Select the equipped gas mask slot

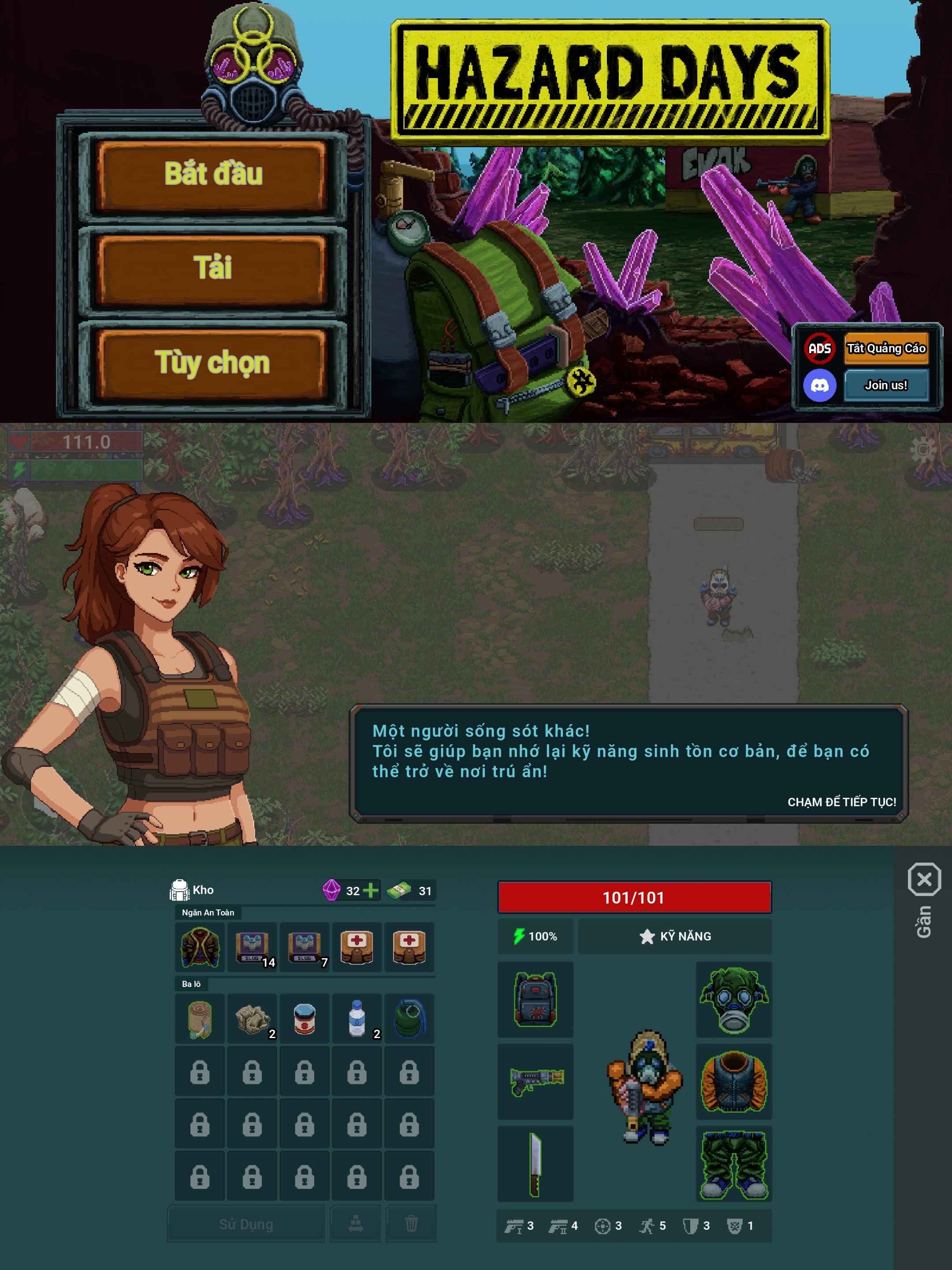tap(733, 1000)
